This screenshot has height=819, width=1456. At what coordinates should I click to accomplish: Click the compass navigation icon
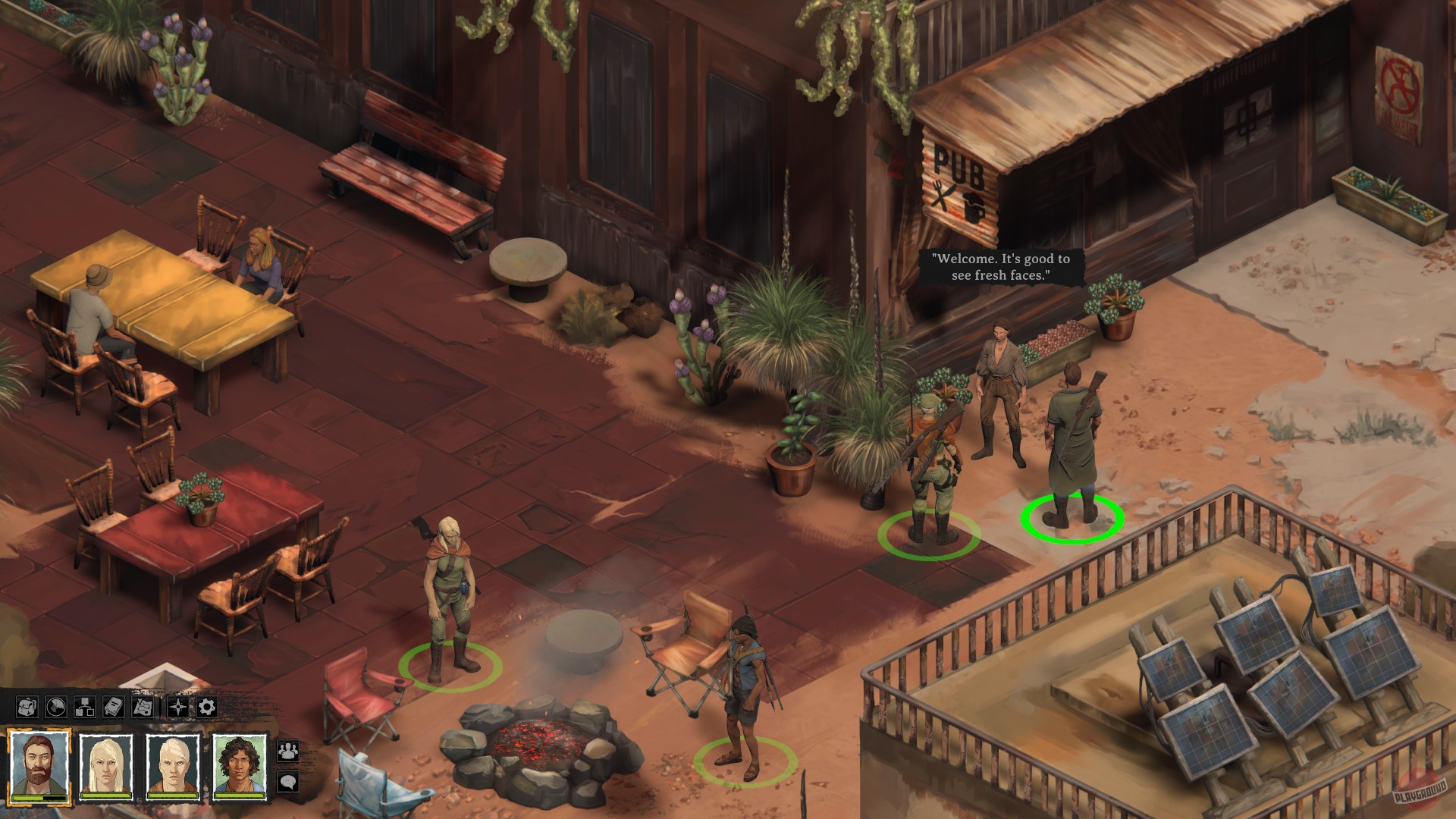[178, 708]
